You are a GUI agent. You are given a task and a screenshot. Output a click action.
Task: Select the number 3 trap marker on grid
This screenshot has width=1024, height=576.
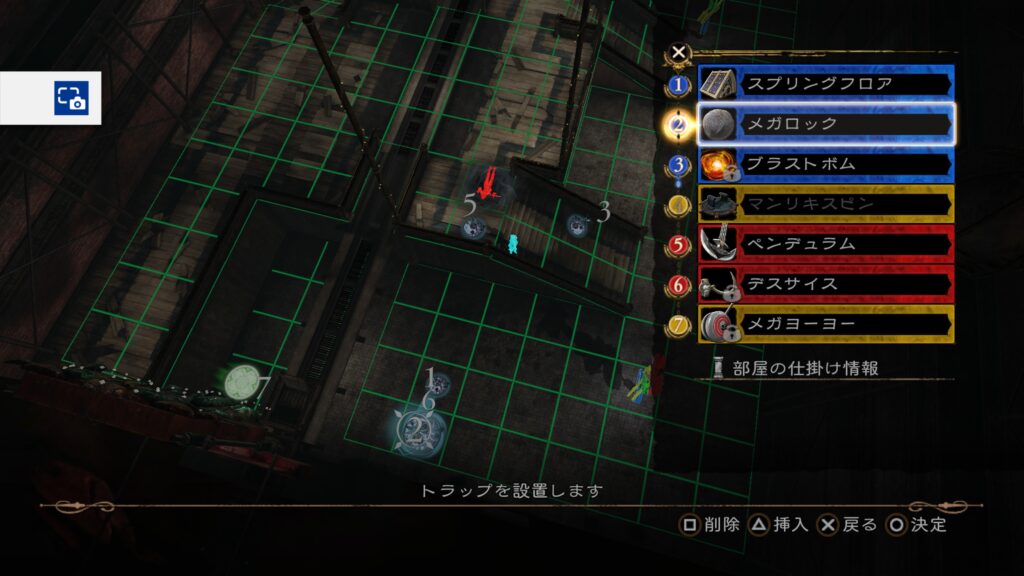(579, 225)
